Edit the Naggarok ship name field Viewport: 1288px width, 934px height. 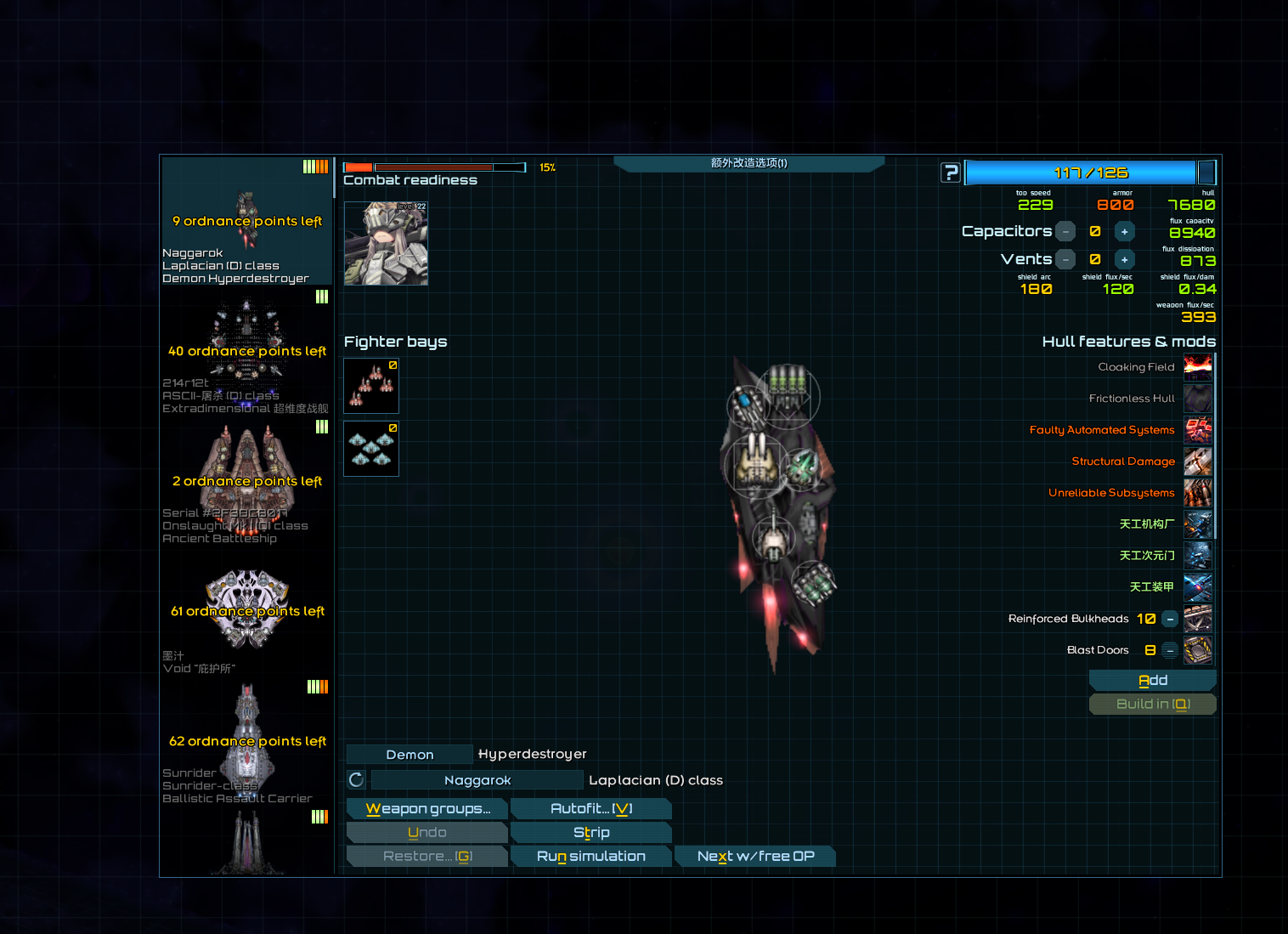(x=477, y=780)
